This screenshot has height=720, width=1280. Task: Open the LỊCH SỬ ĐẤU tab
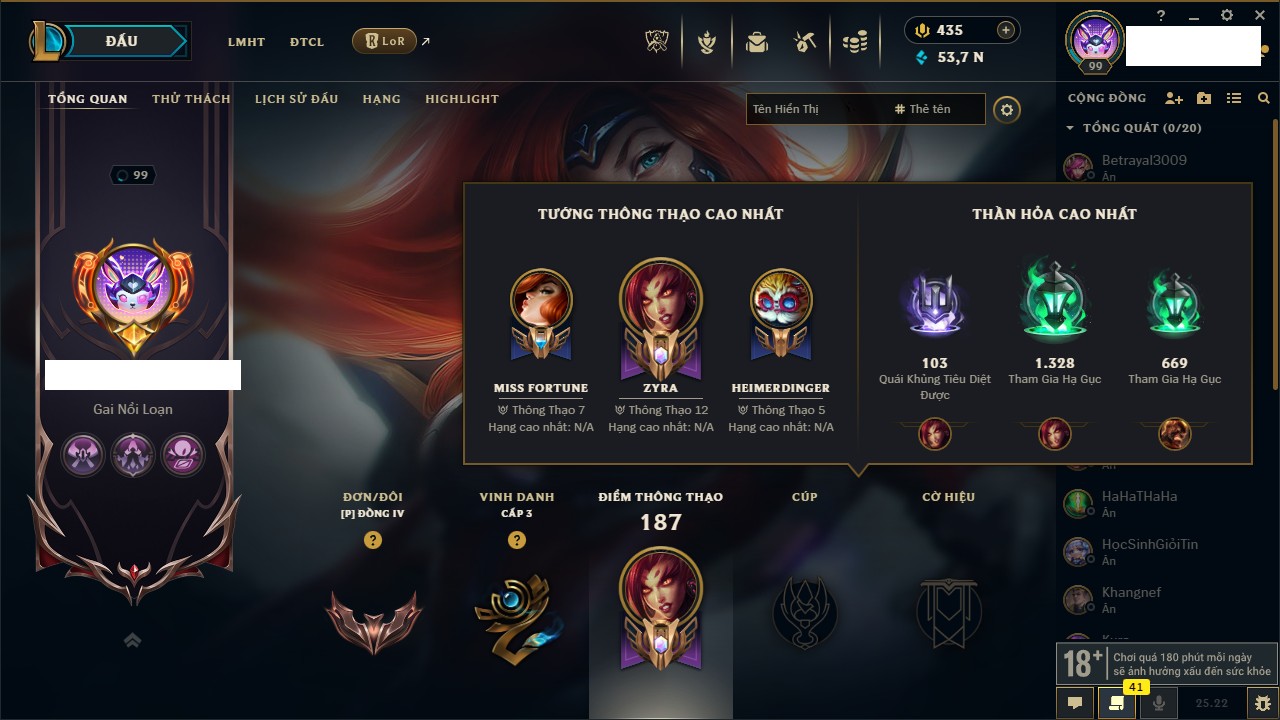[x=296, y=99]
